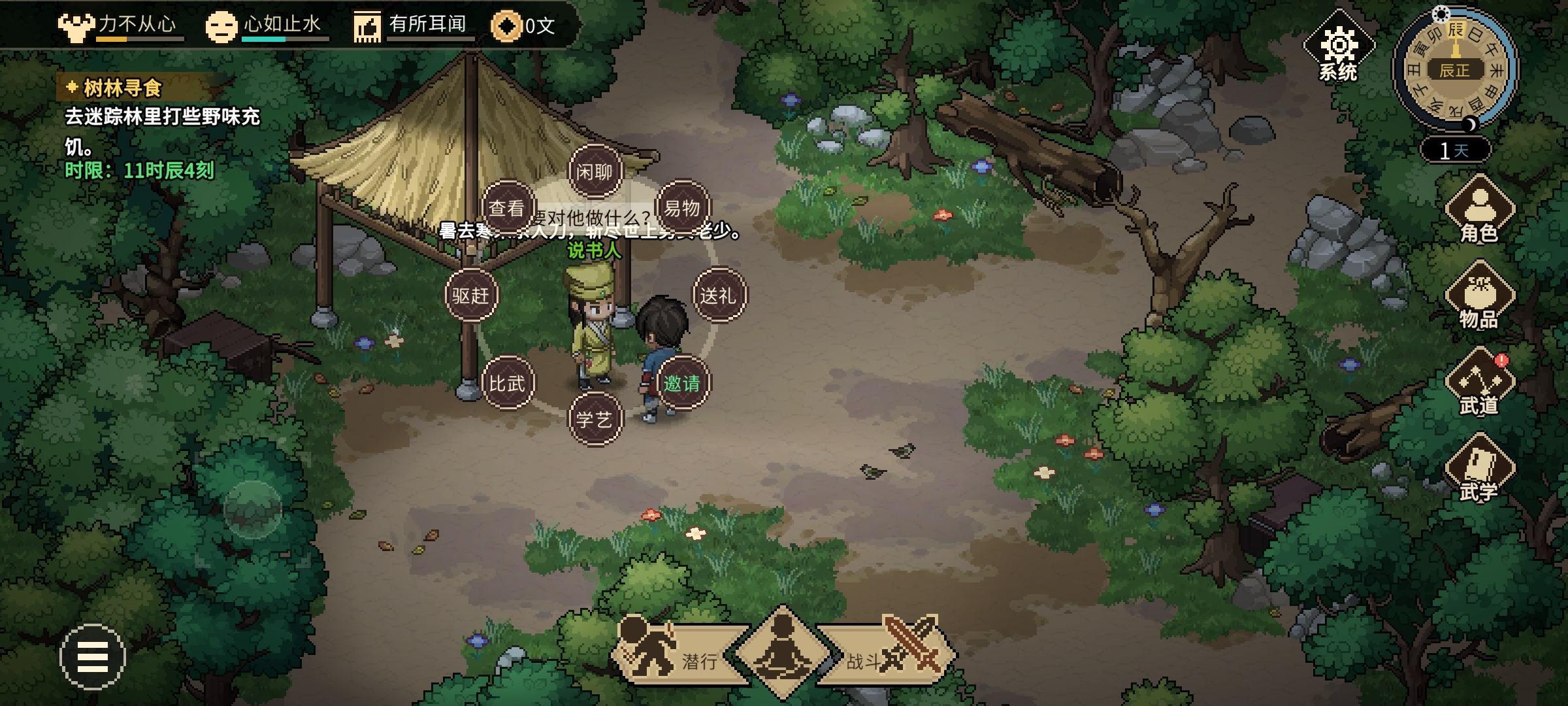
Task: Select the 送礼 gift option
Action: click(x=719, y=295)
